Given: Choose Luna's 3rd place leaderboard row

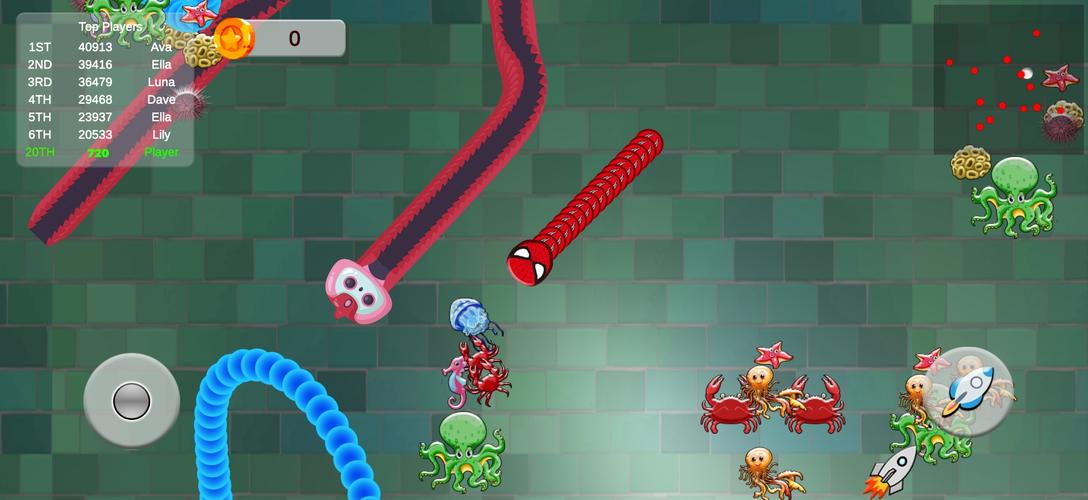Looking at the screenshot, I should pos(100,82).
